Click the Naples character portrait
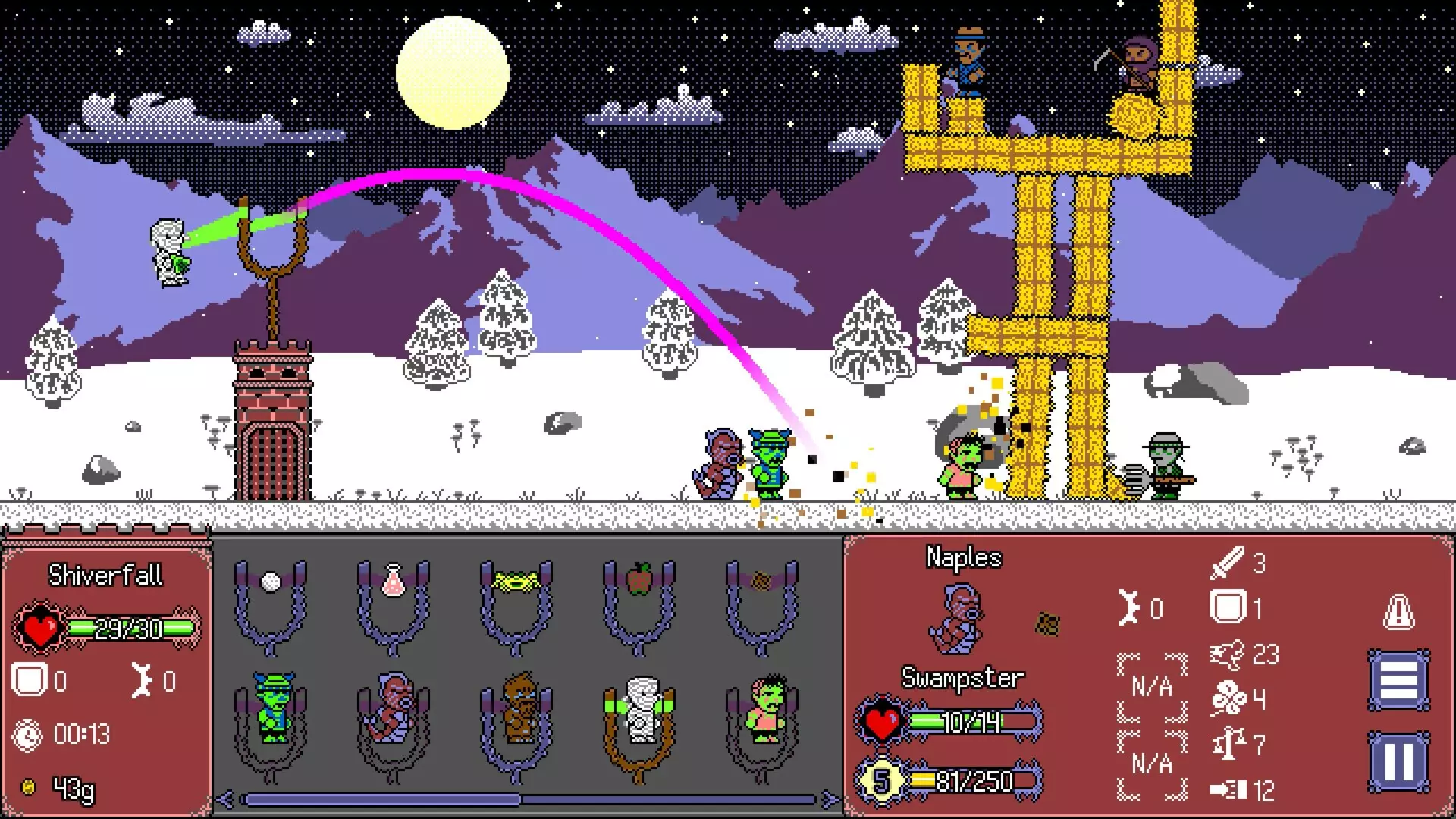The image size is (1456, 819). (959, 618)
